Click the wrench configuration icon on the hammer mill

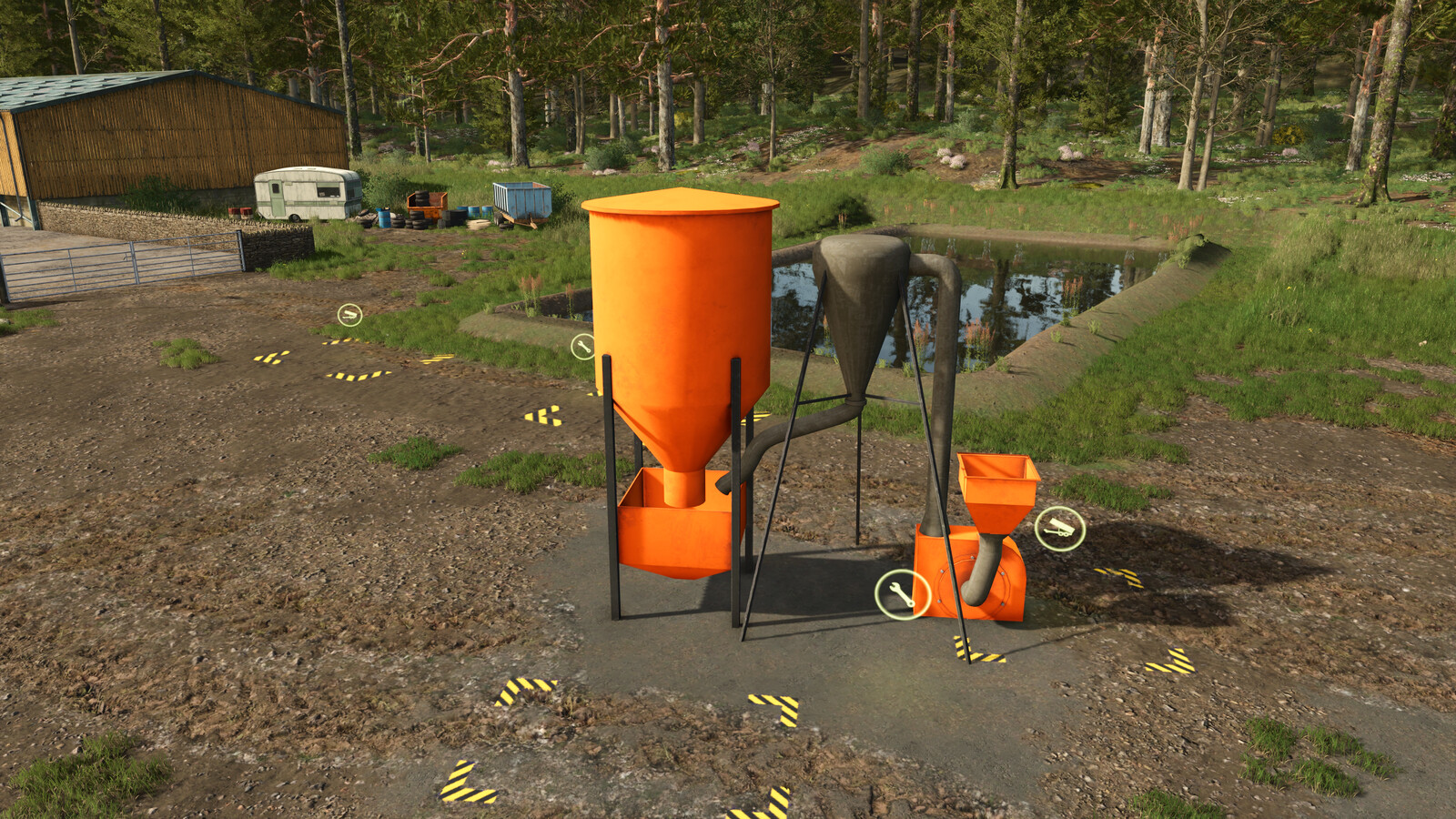point(901,593)
